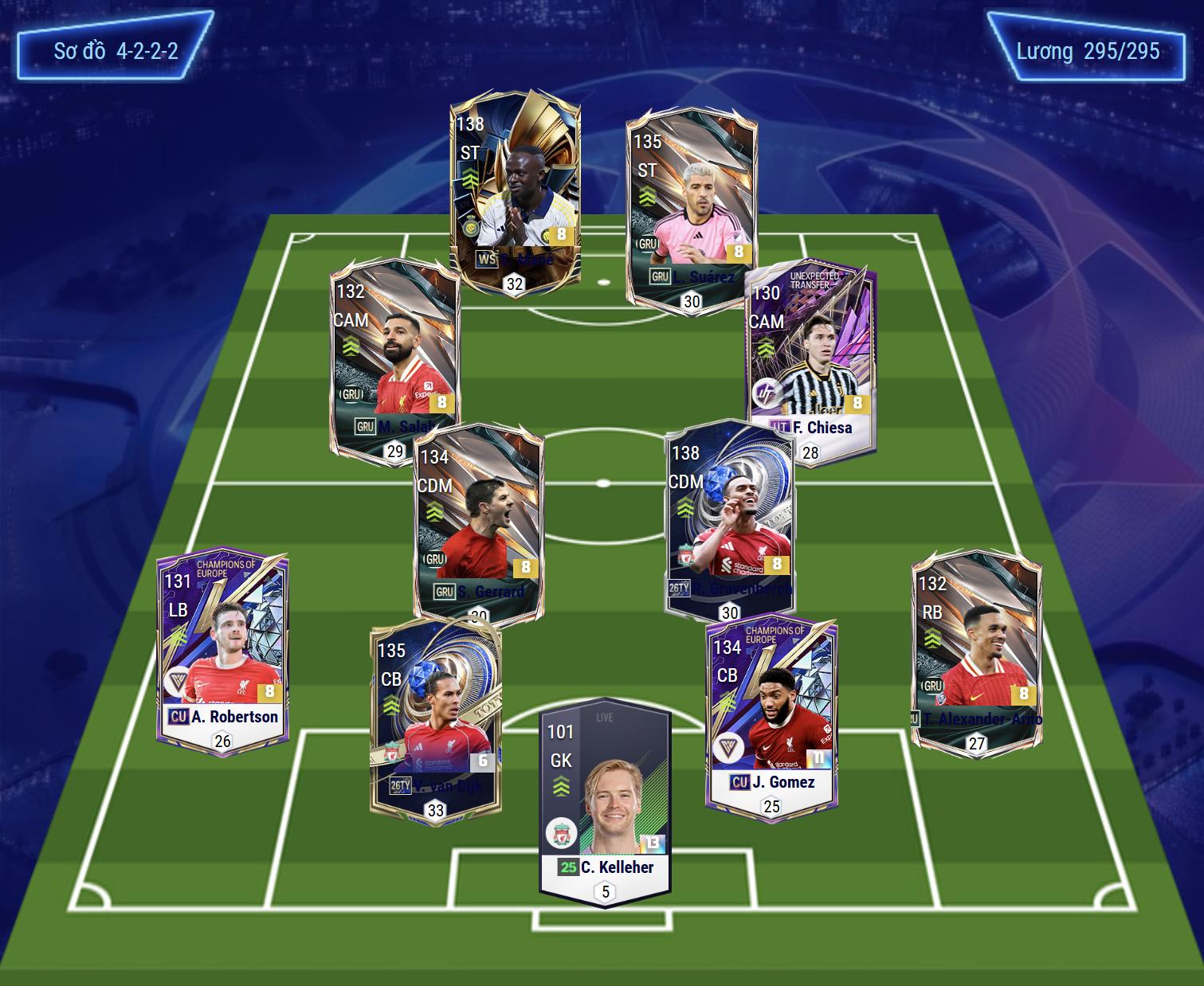Select the F. Chiesa CAM card
Image resolution: width=1204 pixels, height=986 pixels.
click(x=811, y=358)
